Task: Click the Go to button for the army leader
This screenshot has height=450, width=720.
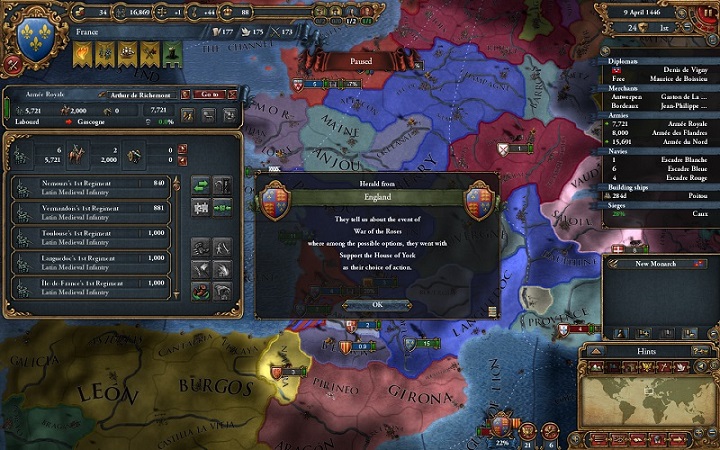Action: 210,93
